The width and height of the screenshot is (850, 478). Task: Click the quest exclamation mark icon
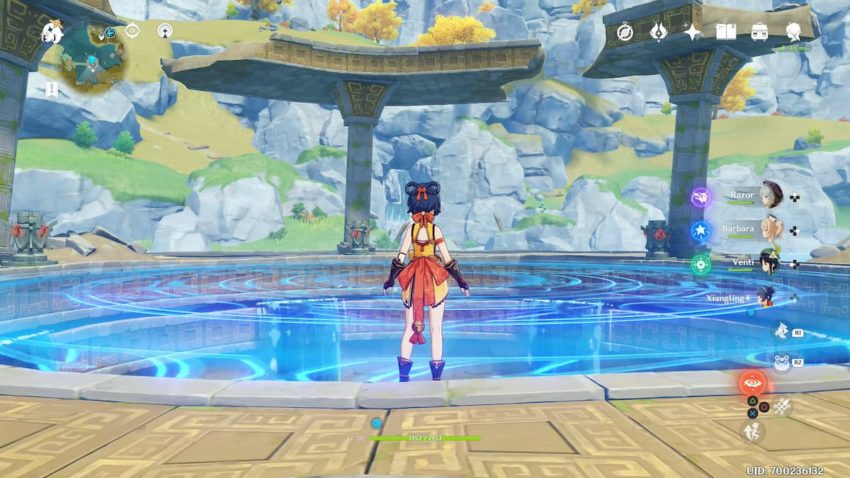pyautogui.click(x=51, y=89)
